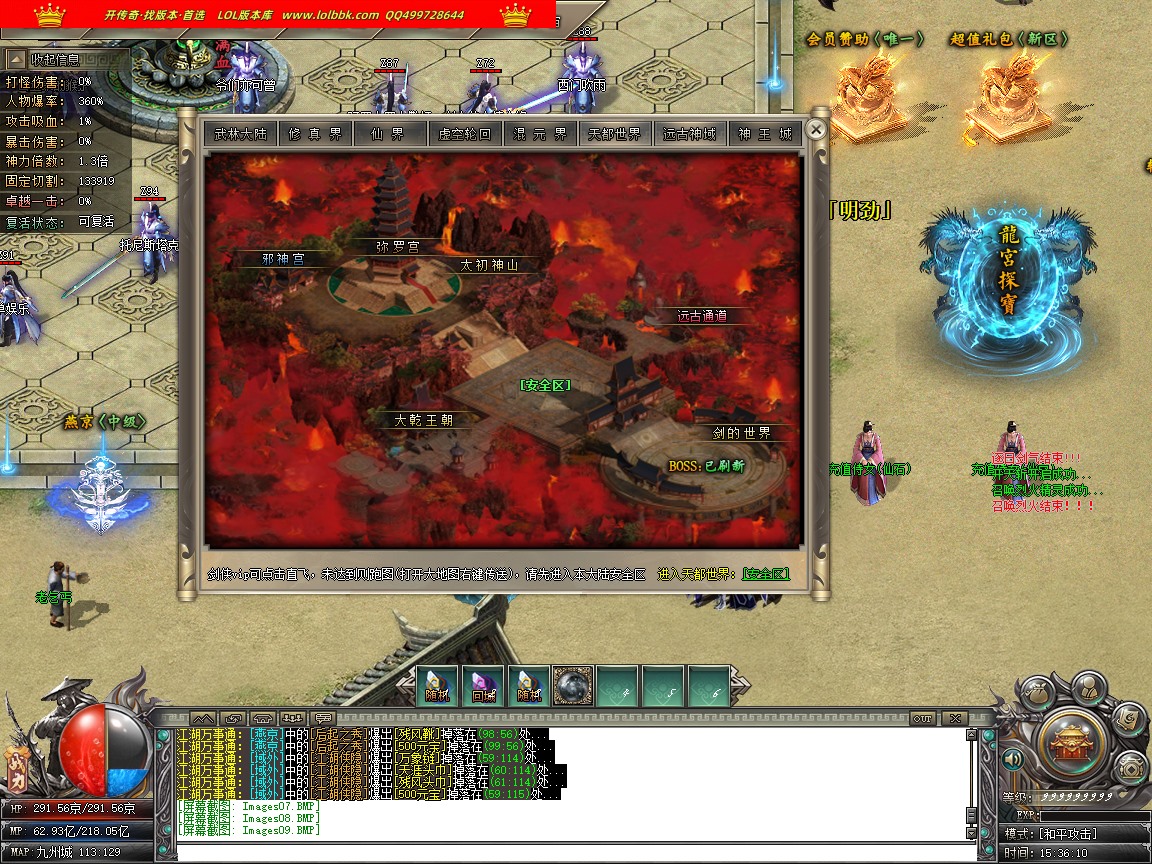Viewport: 1152px width, 864px height.
Task: Collapse the stats panel with 收起信息
Action: pyautogui.click(x=55, y=60)
